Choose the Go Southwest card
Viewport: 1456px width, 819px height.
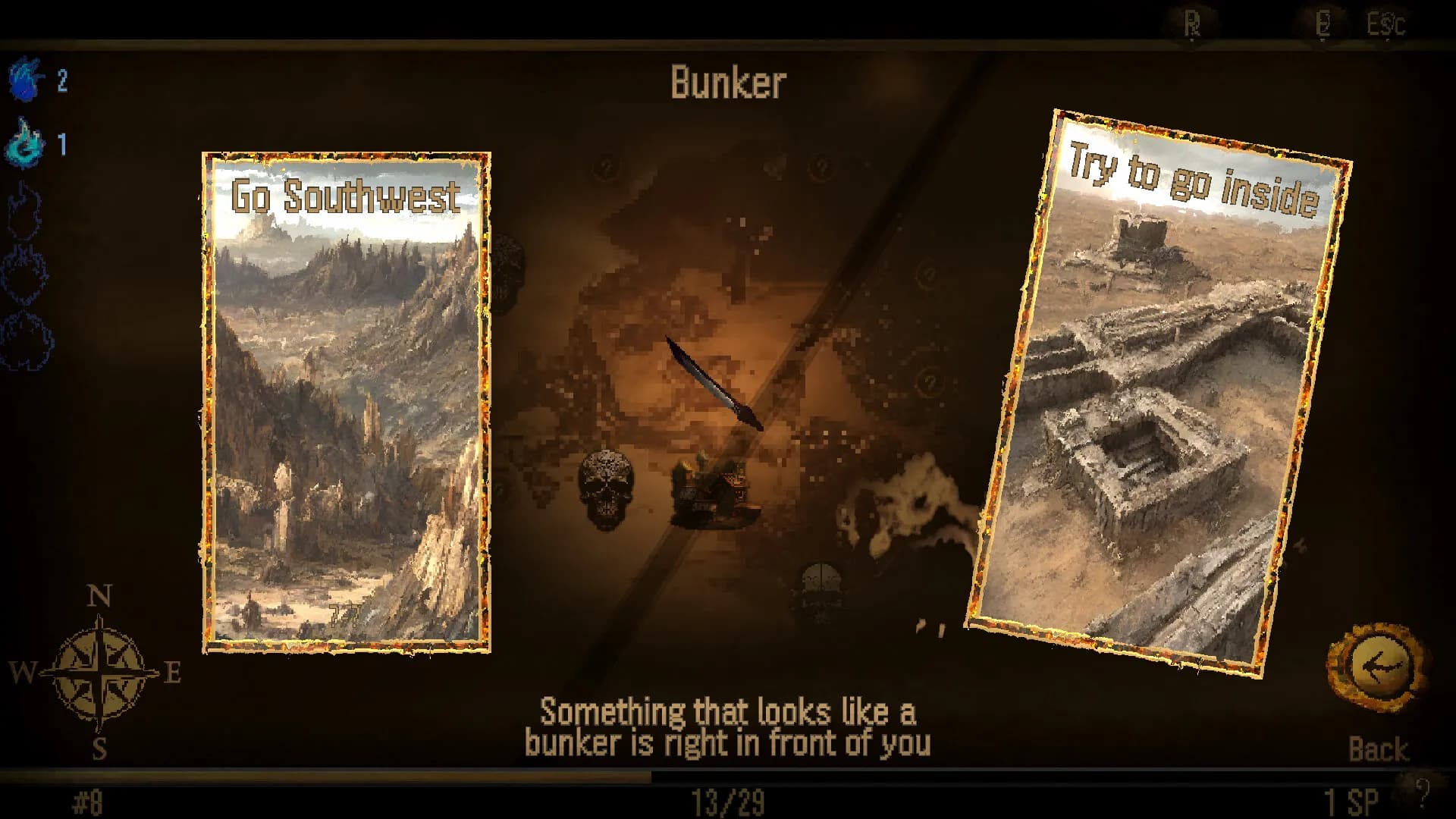345,402
